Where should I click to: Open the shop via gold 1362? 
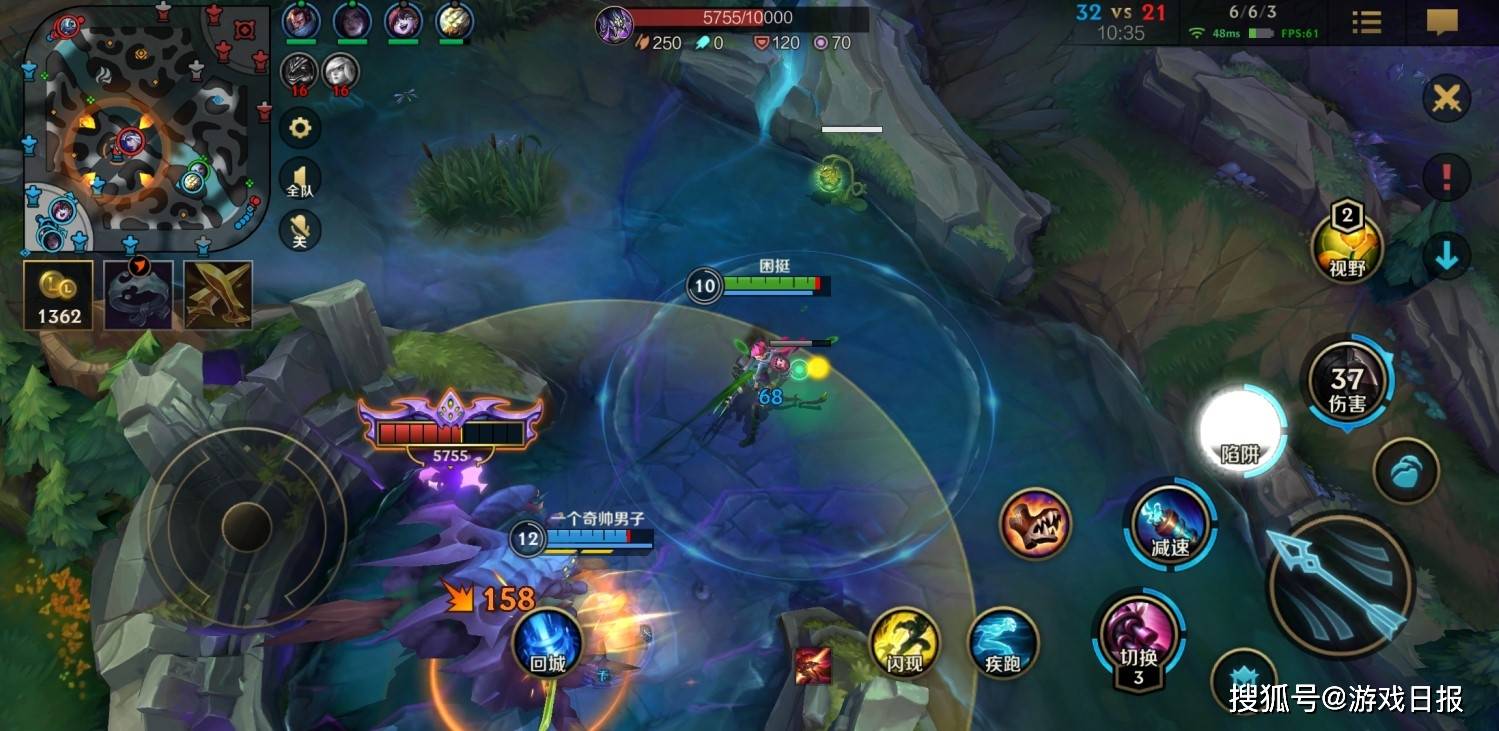coord(59,295)
